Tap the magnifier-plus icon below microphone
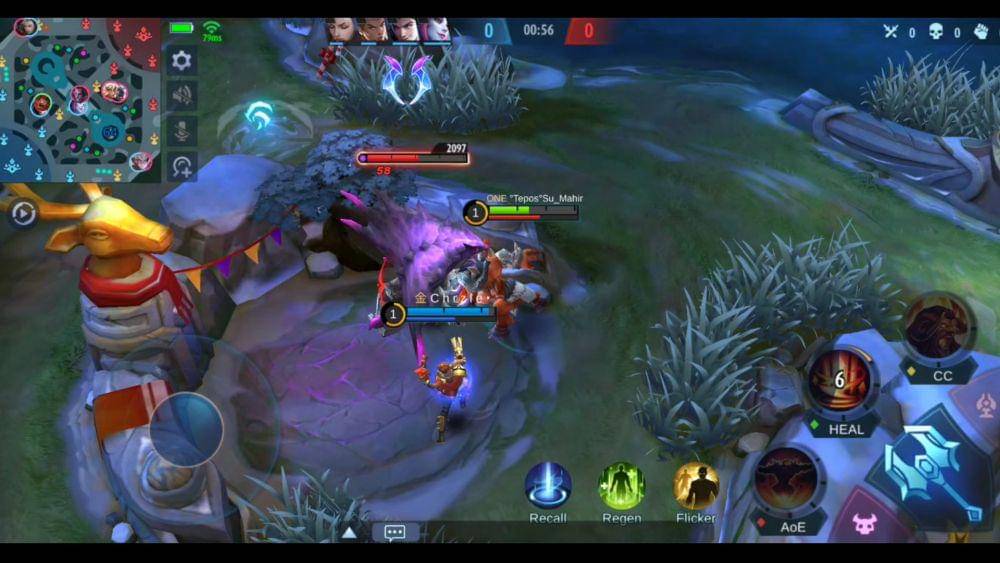The width and height of the screenshot is (1000, 563). point(182,166)
